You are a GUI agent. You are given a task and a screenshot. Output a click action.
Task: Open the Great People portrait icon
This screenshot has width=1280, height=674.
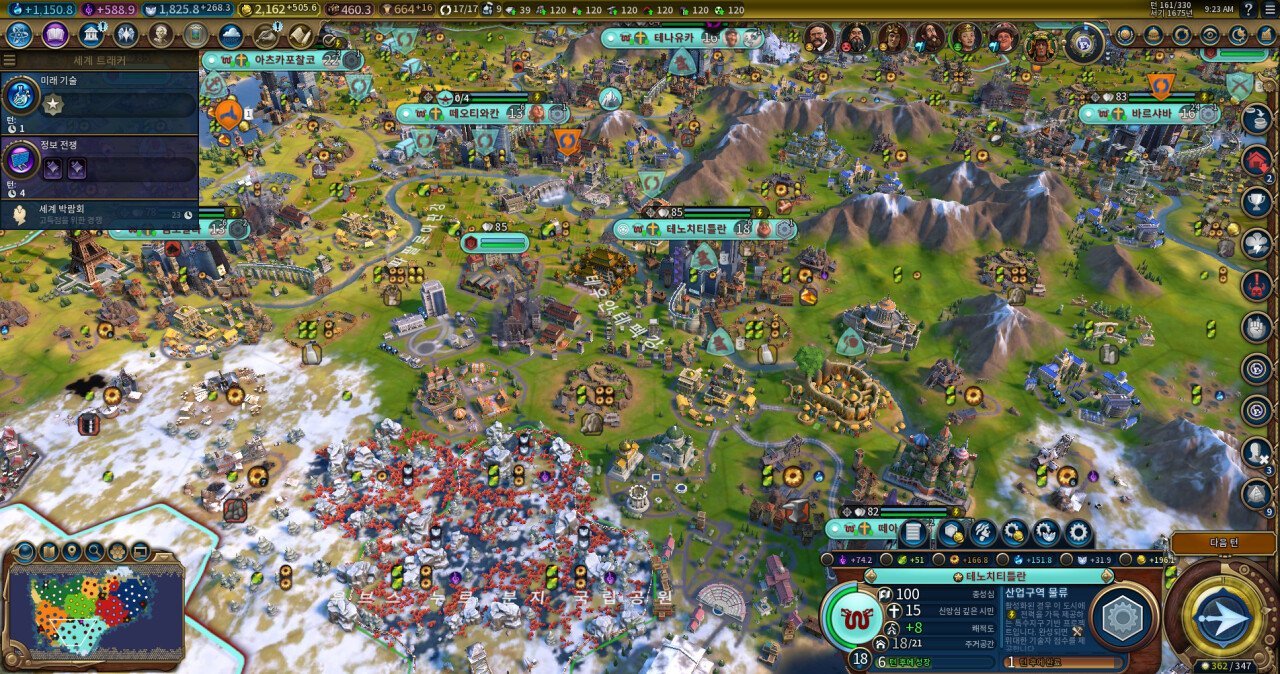(161, 35)
